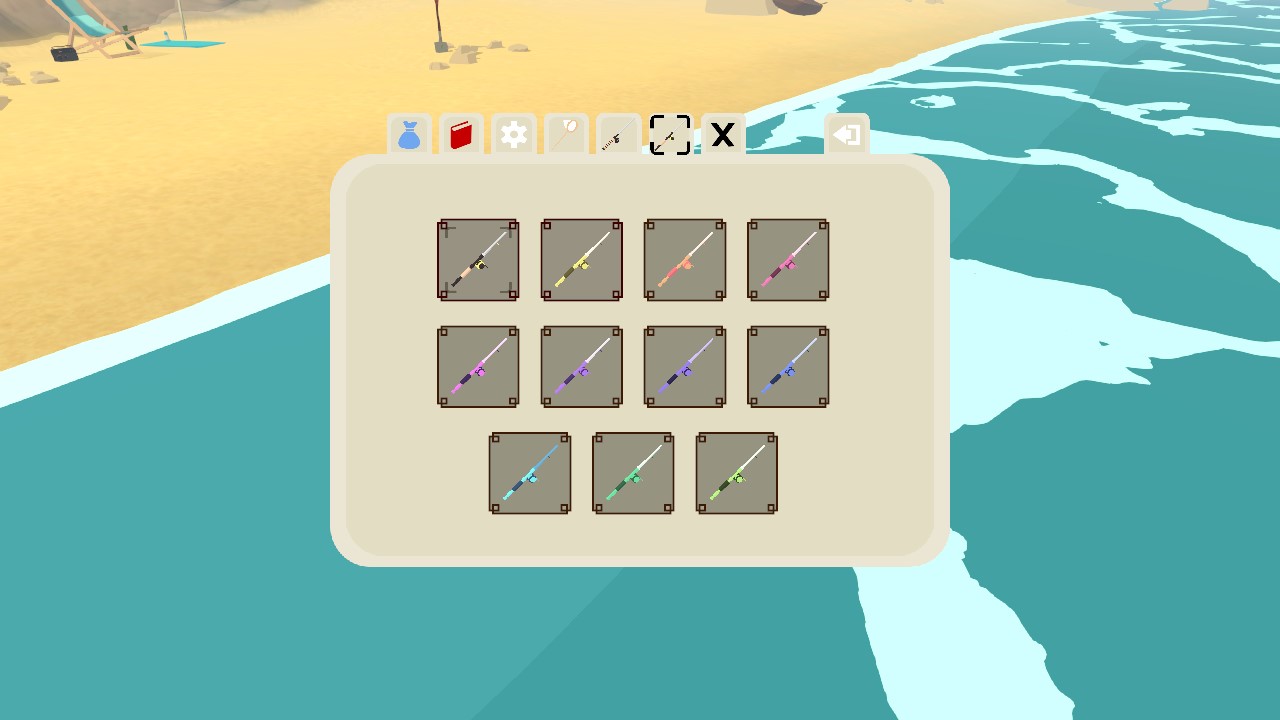Equip the lavender fishing rod

tap(684, 366)
